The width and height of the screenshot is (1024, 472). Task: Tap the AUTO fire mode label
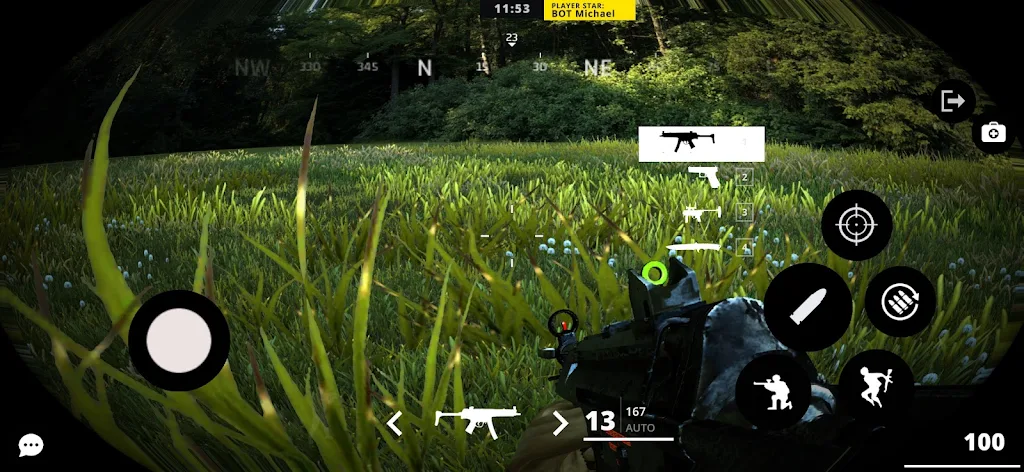639,427
